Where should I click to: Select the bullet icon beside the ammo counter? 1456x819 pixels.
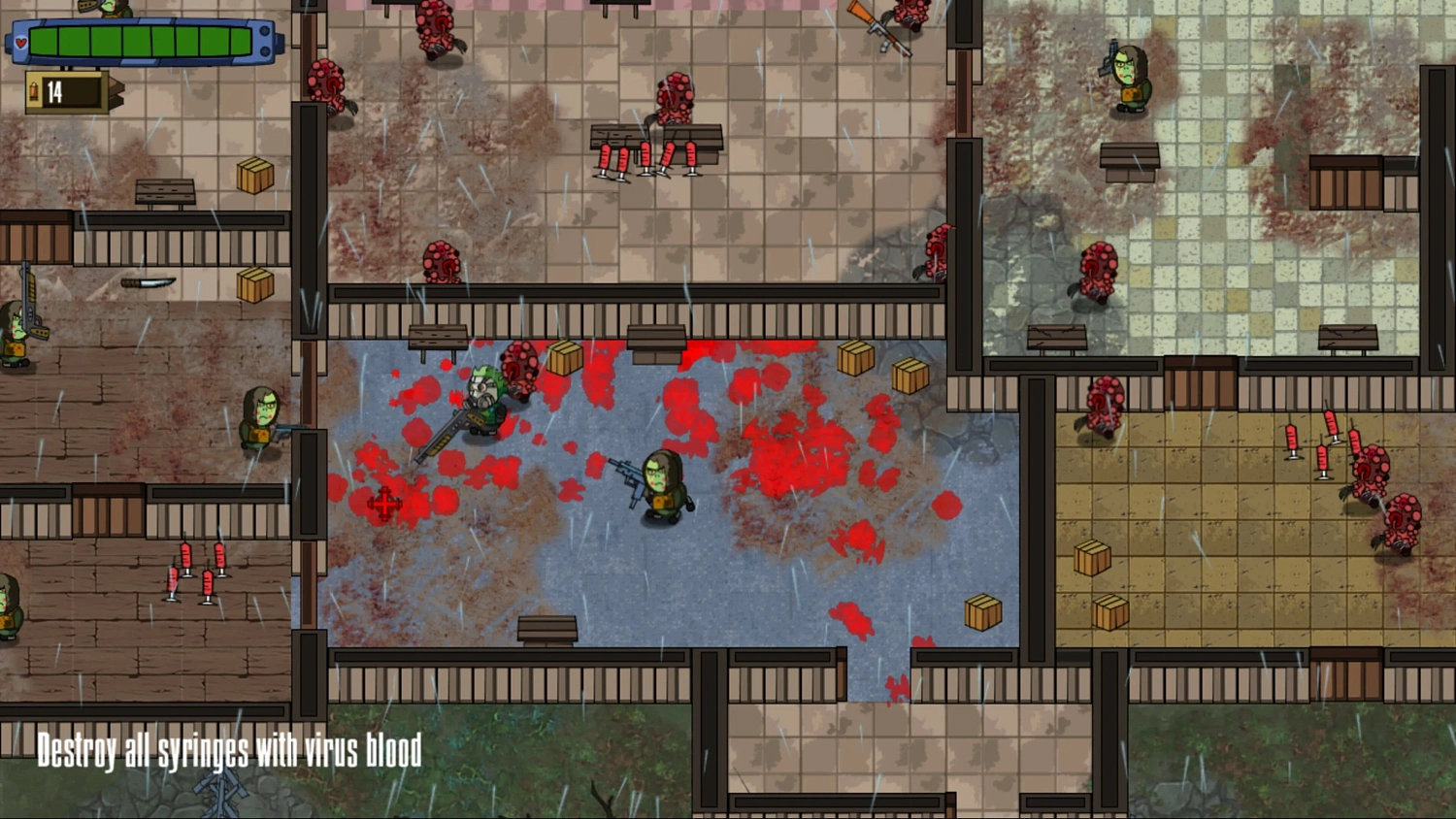35,91
